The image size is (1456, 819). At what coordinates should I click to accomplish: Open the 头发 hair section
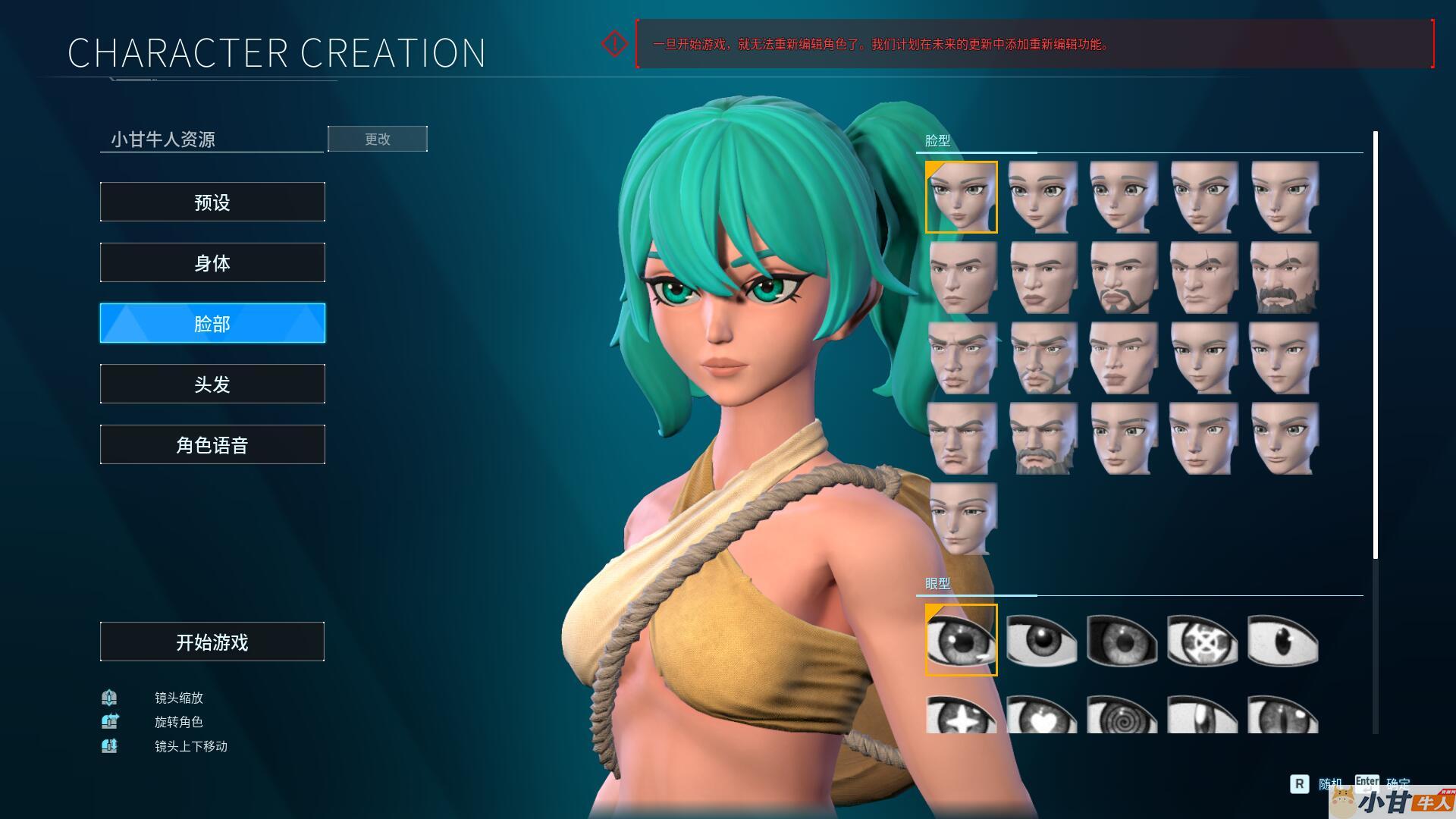212,384
